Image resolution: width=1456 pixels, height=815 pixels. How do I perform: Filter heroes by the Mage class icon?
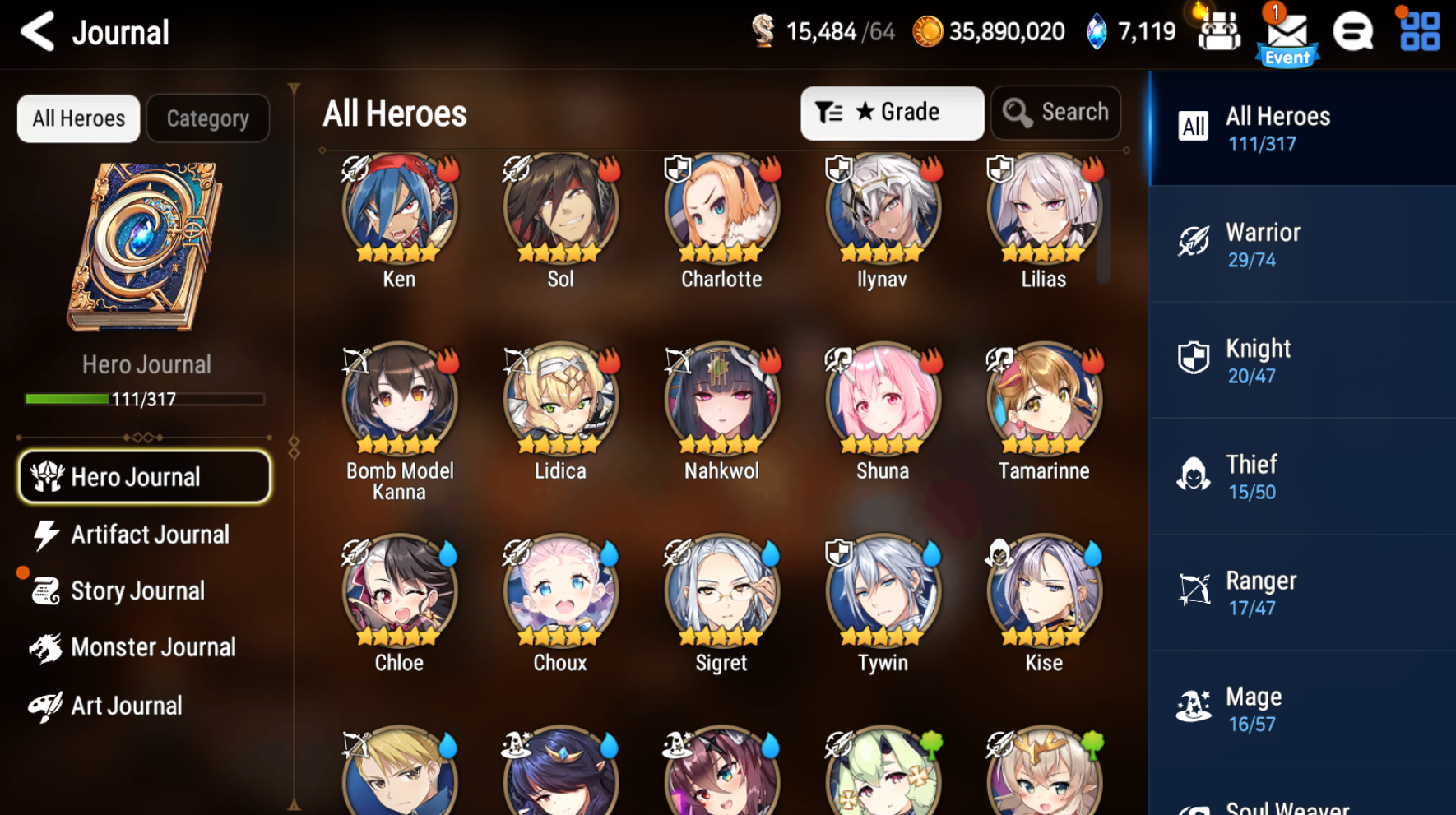(x=1194, y=706)
